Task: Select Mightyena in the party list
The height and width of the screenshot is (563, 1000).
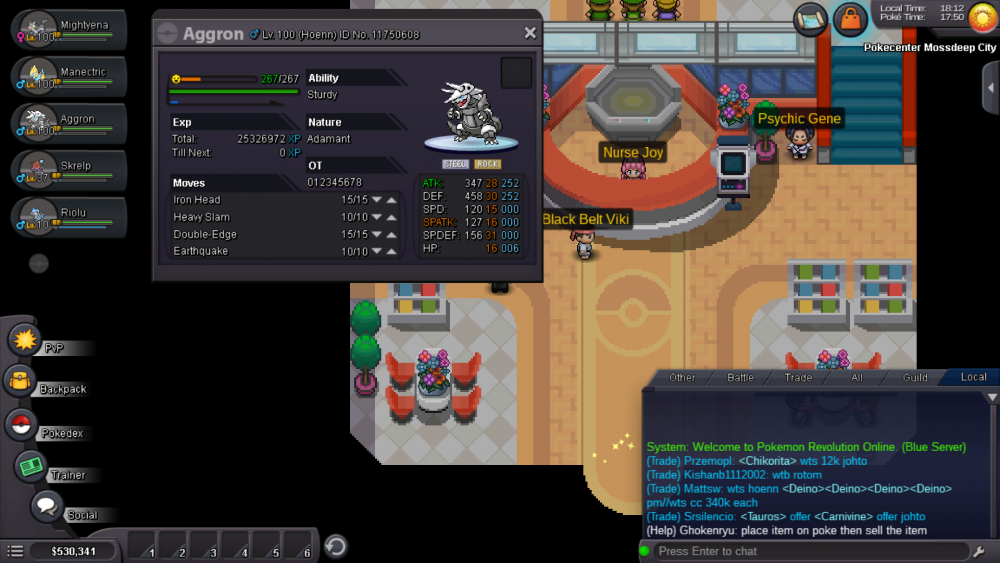Action: coord(70,30)
